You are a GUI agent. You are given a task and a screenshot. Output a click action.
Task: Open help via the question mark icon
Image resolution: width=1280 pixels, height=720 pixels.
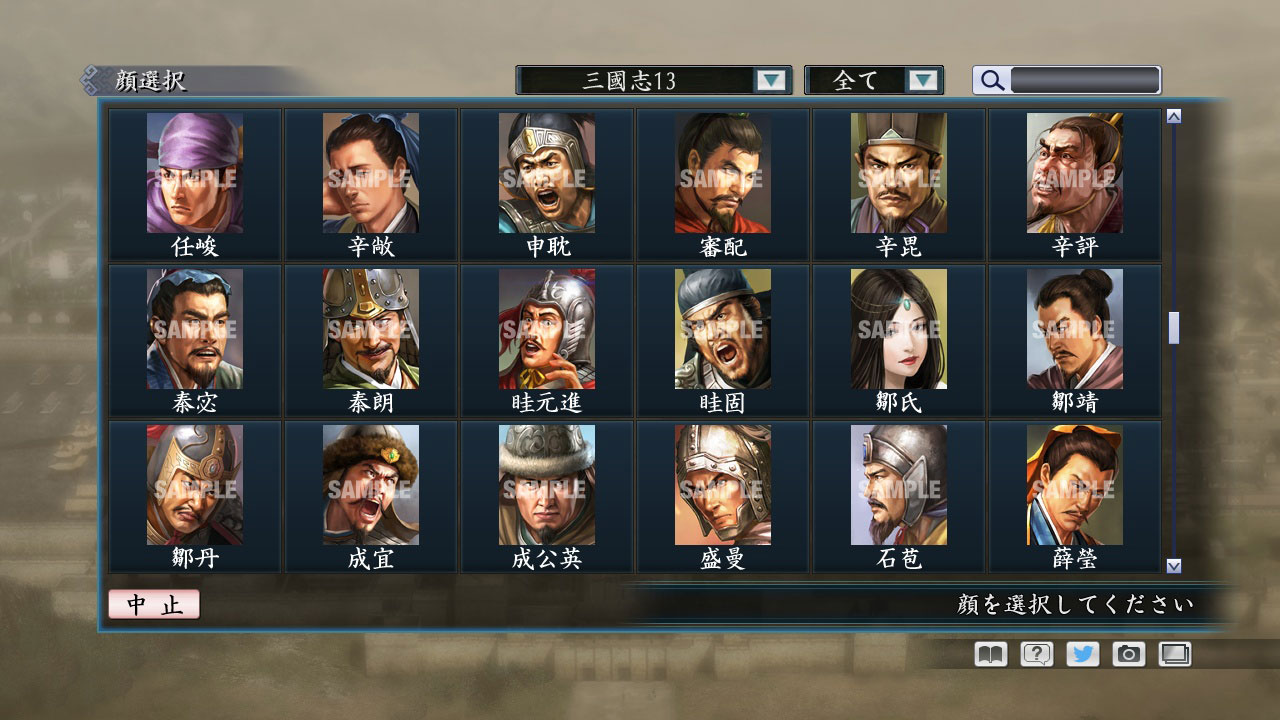pos(1035,654)
